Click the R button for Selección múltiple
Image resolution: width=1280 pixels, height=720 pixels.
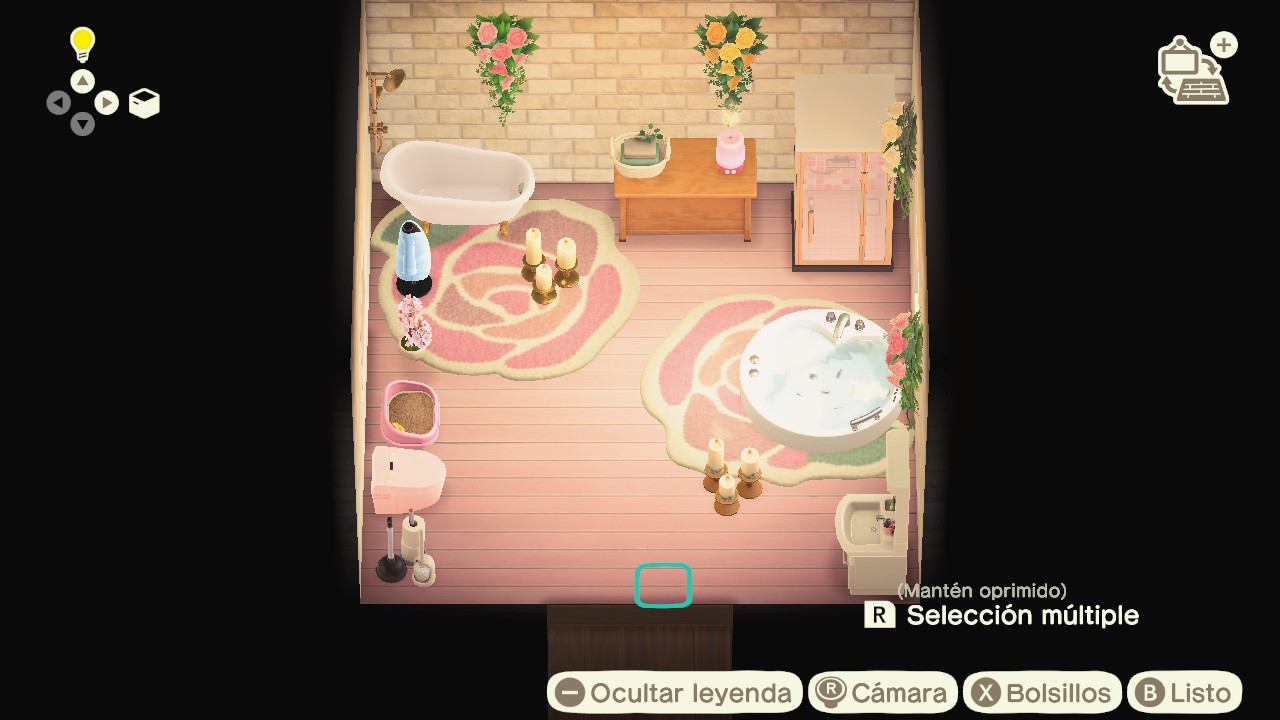pyautogui.click(x=880, y=616)
